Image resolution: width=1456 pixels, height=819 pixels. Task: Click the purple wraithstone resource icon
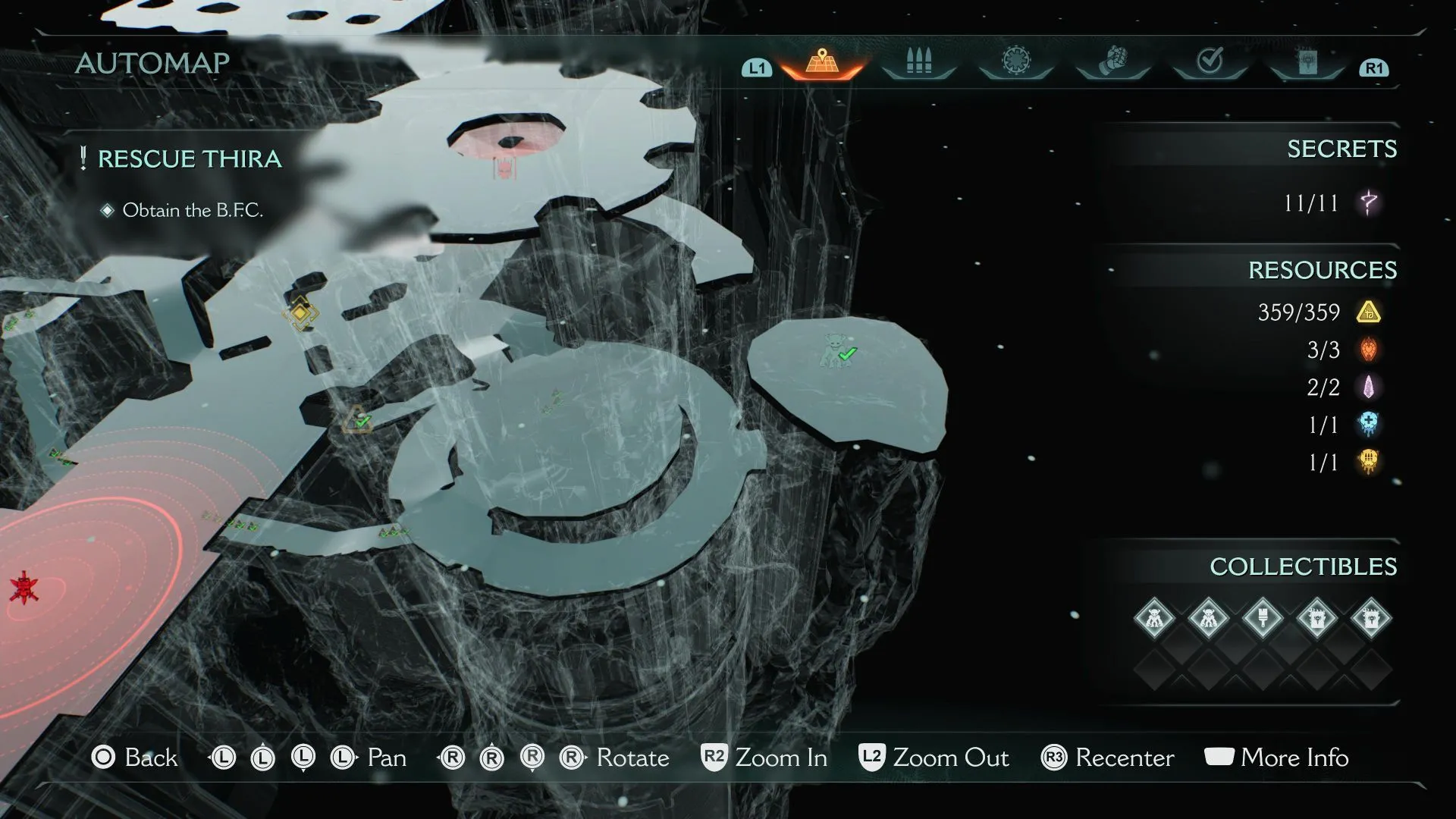click(1369, 388)
